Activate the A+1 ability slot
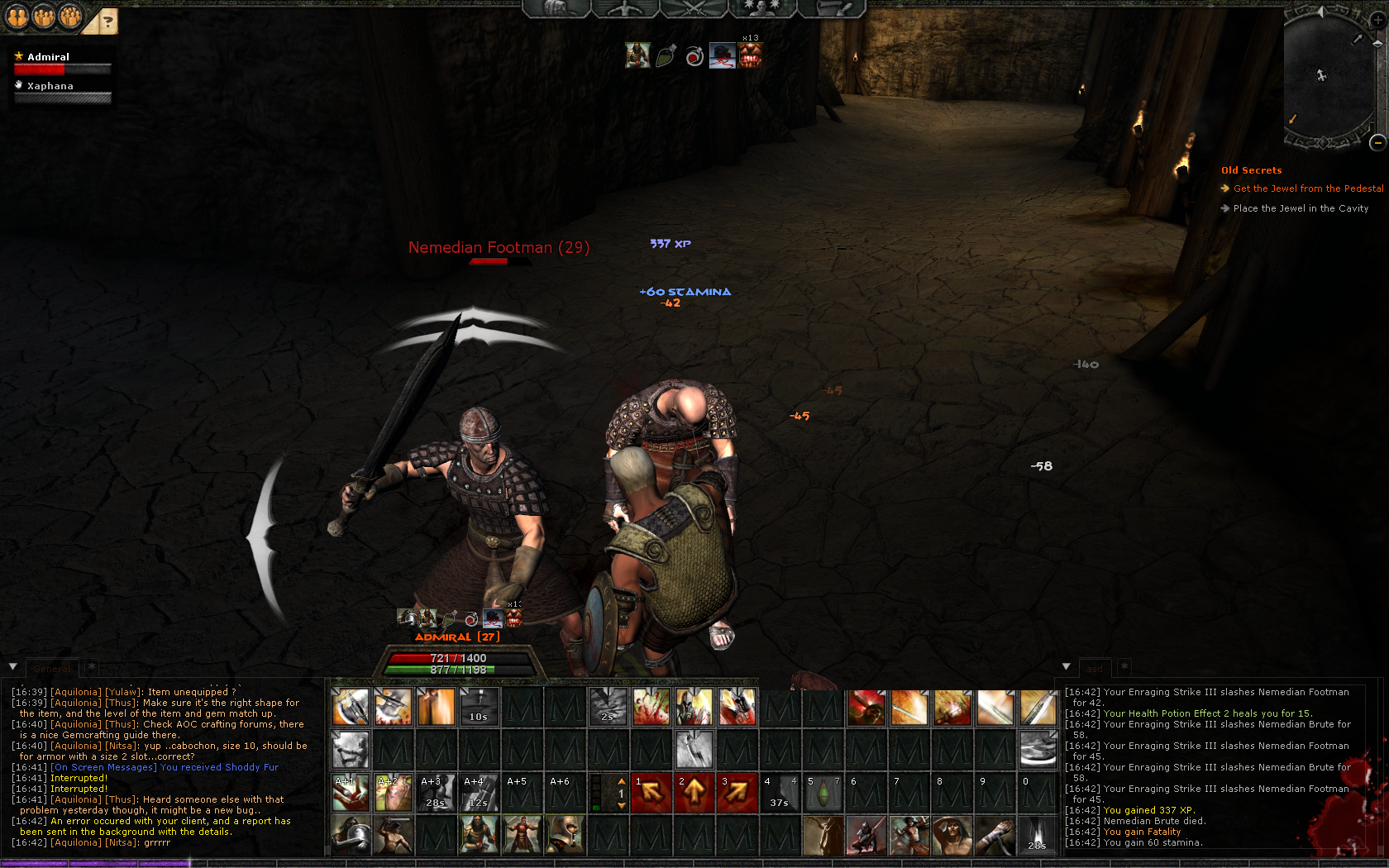1389x868 pixels. pos(351,793)
